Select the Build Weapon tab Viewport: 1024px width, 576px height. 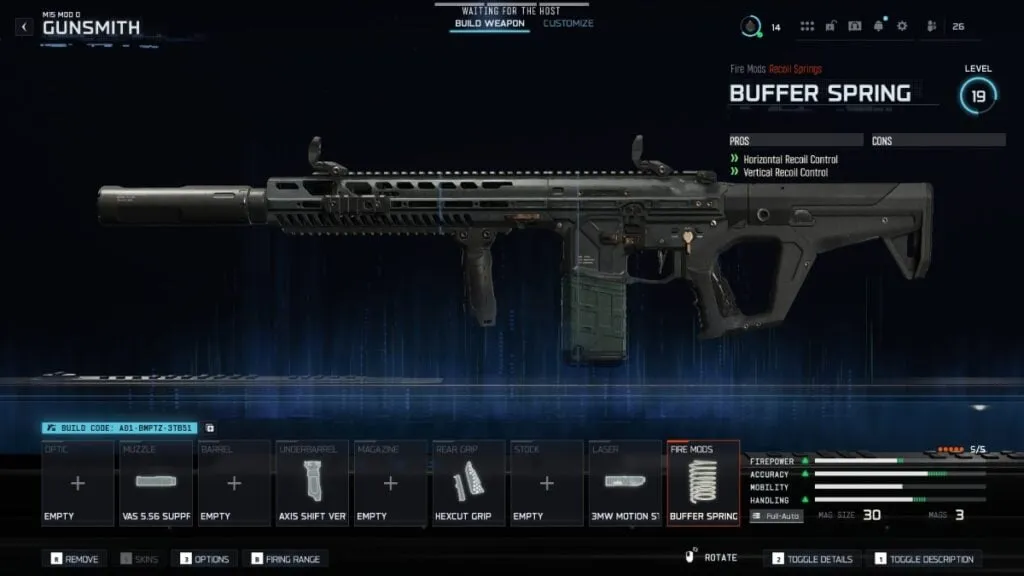[489, 23]
